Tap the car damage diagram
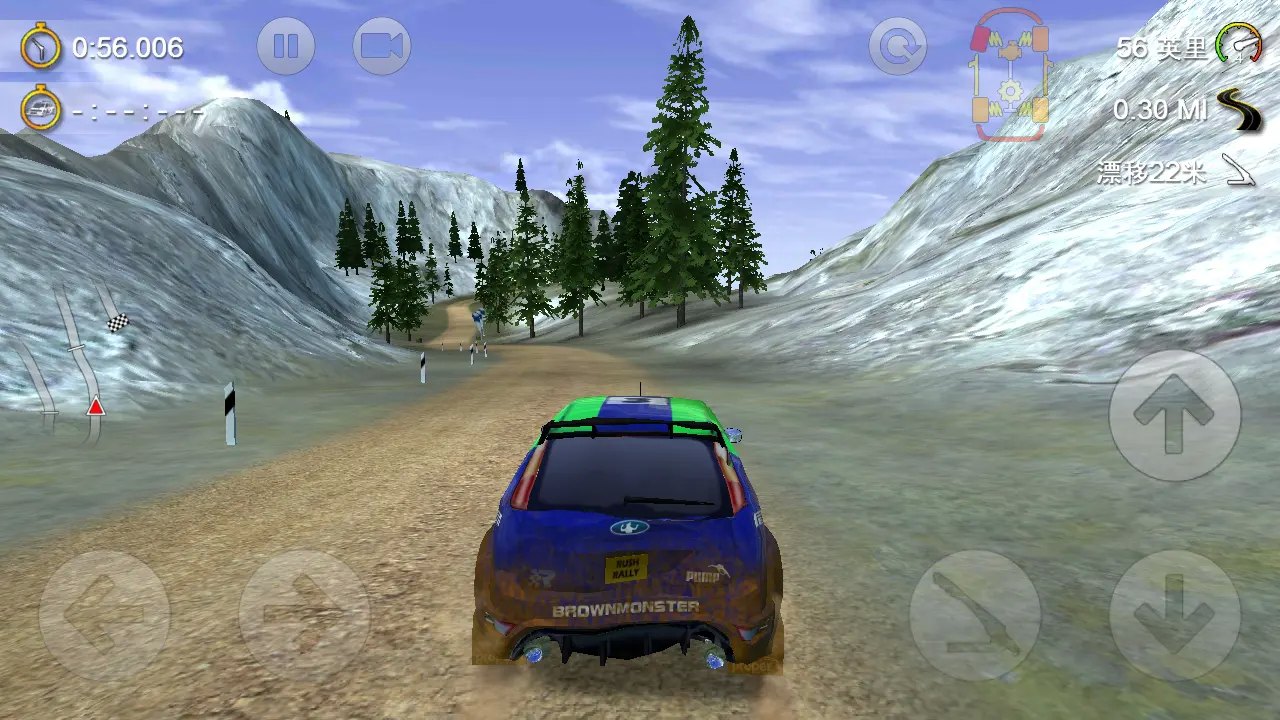This screenshot has height=720, width=1280. tap(1010, 75)
